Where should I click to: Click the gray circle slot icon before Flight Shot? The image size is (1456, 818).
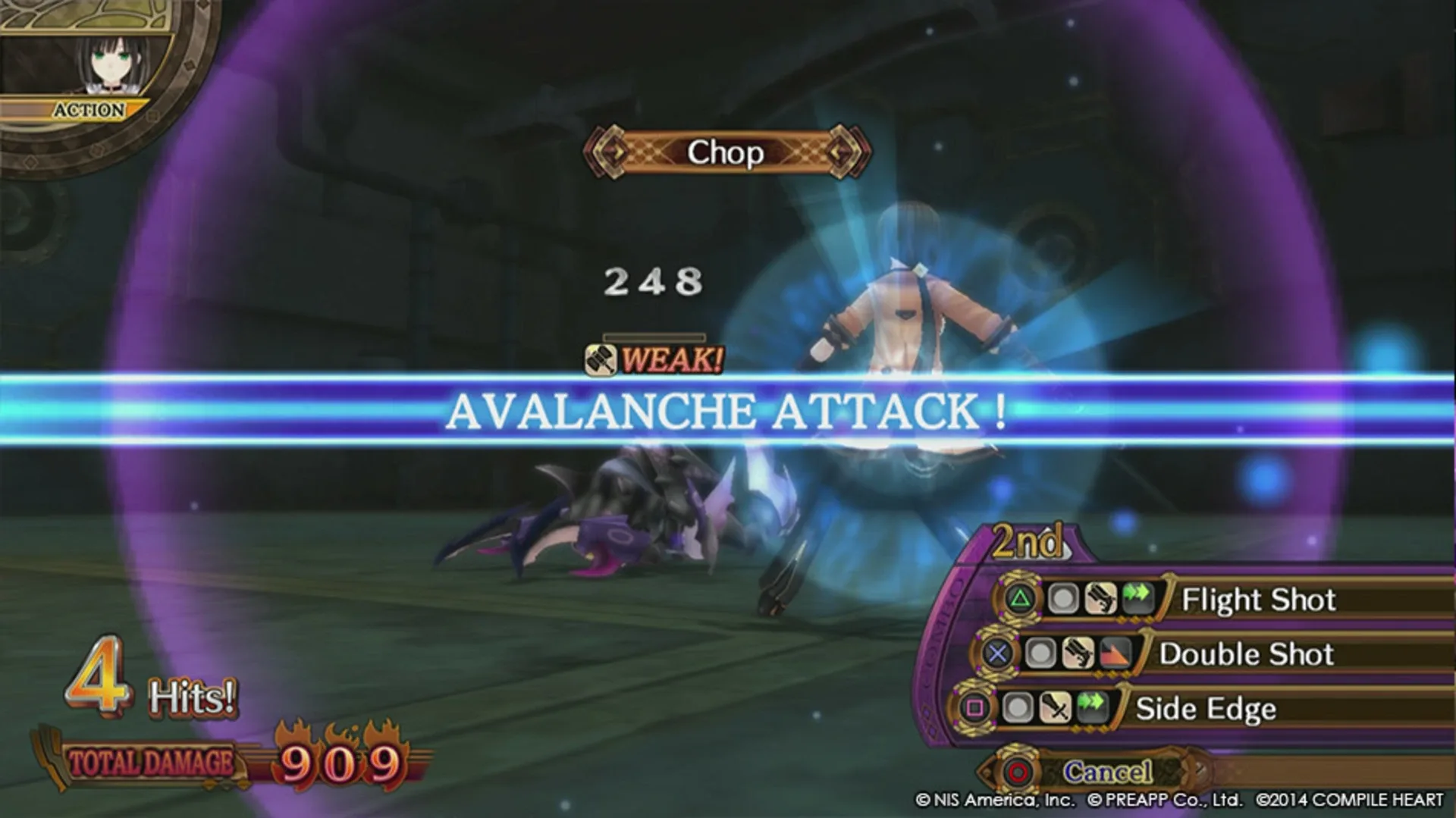click(x=1064, y=599)
